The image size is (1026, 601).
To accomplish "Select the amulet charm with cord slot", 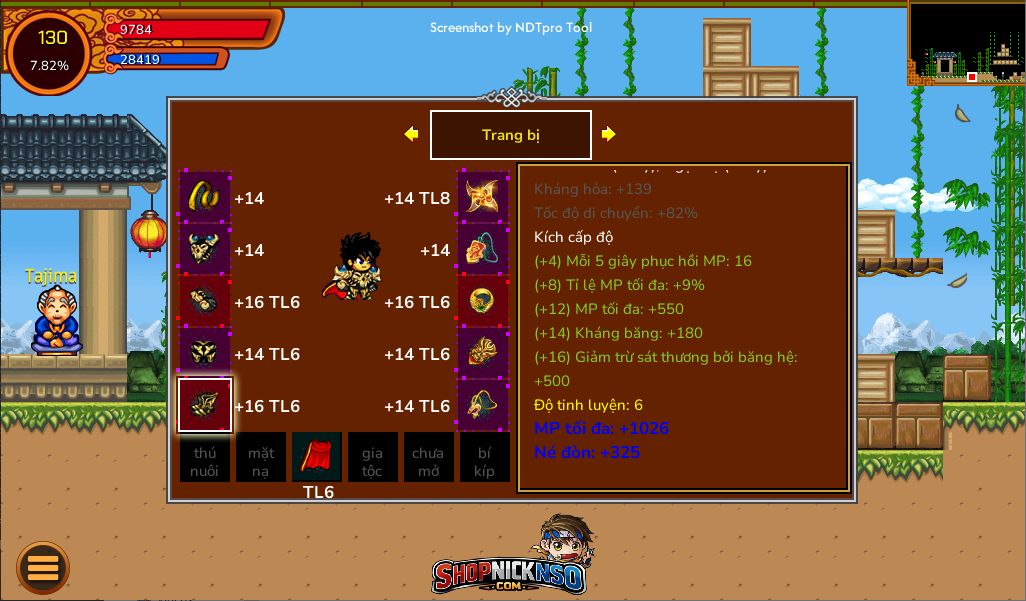I will pyautogui.click(x=484, y=249).
